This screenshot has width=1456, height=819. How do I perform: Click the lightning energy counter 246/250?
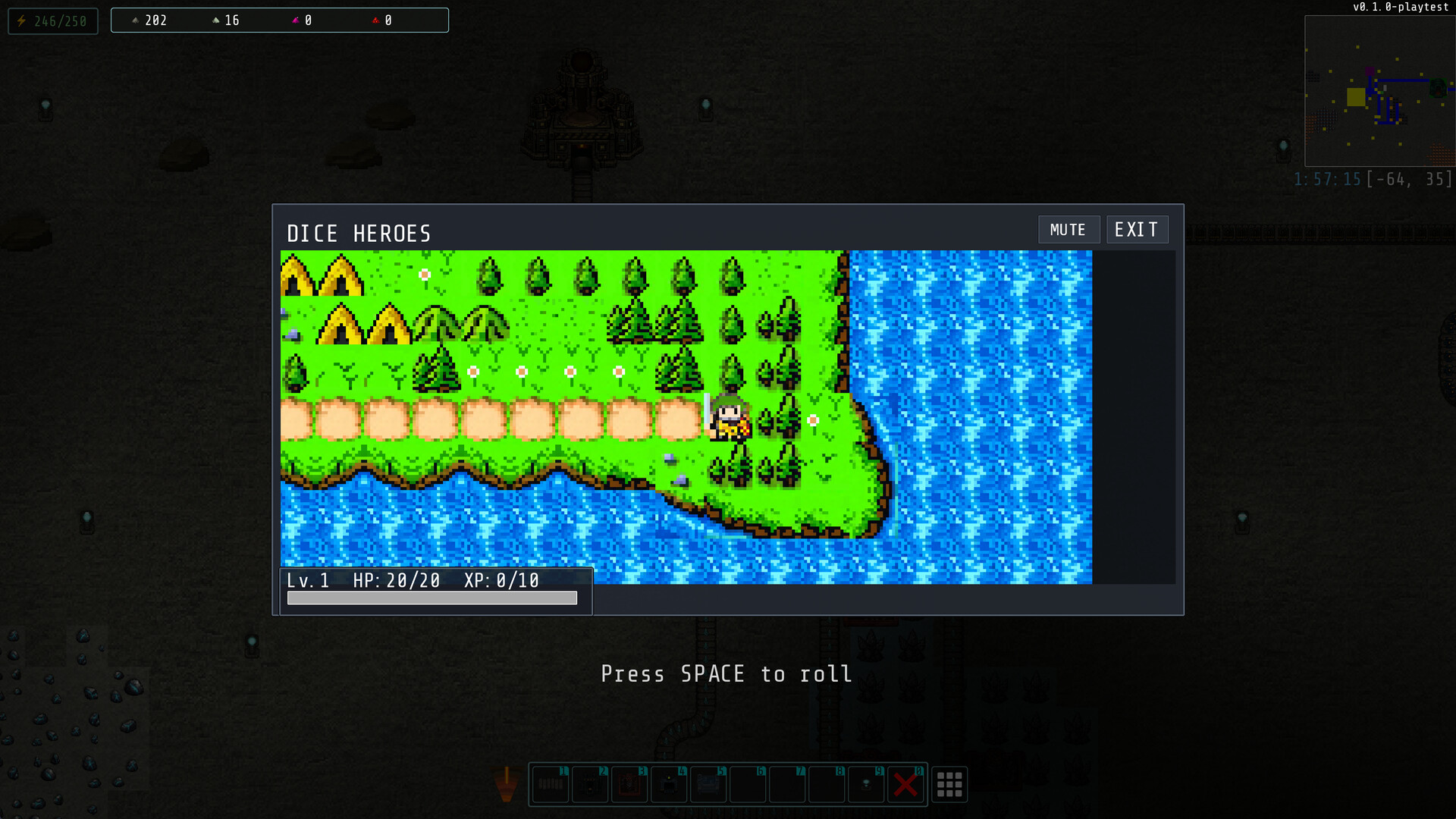coord(52,20)
